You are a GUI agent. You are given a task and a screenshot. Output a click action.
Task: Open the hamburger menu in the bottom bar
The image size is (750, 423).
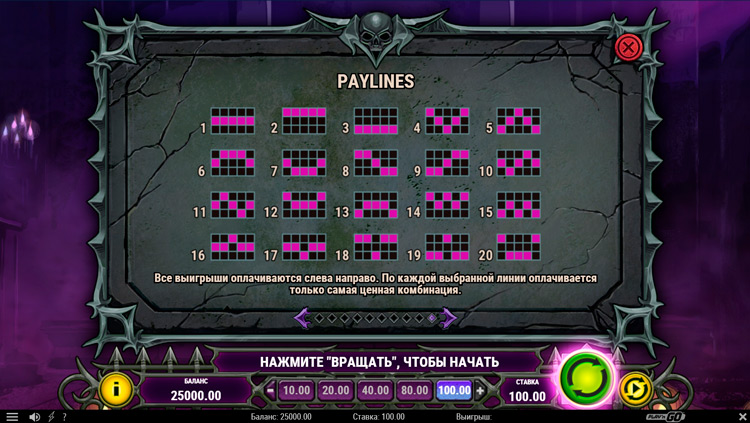pyautogui.click(x=12, y=417)
